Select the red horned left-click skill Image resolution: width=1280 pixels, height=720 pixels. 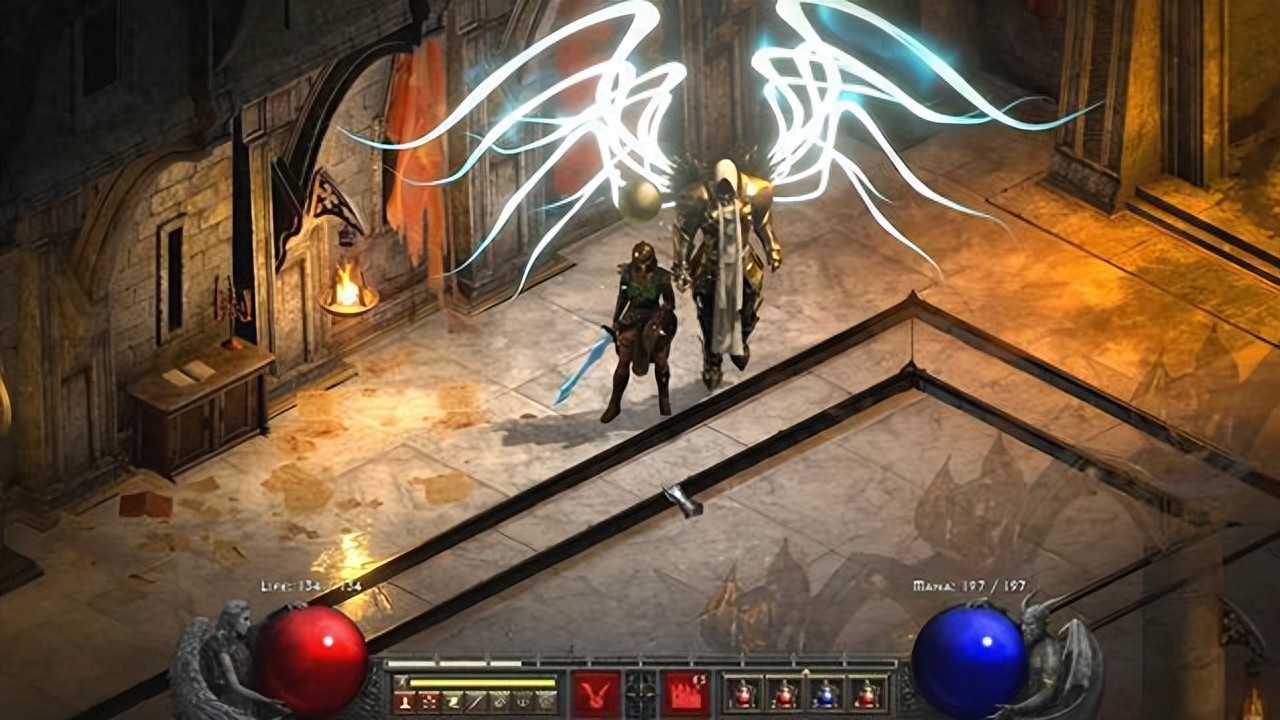596,693
